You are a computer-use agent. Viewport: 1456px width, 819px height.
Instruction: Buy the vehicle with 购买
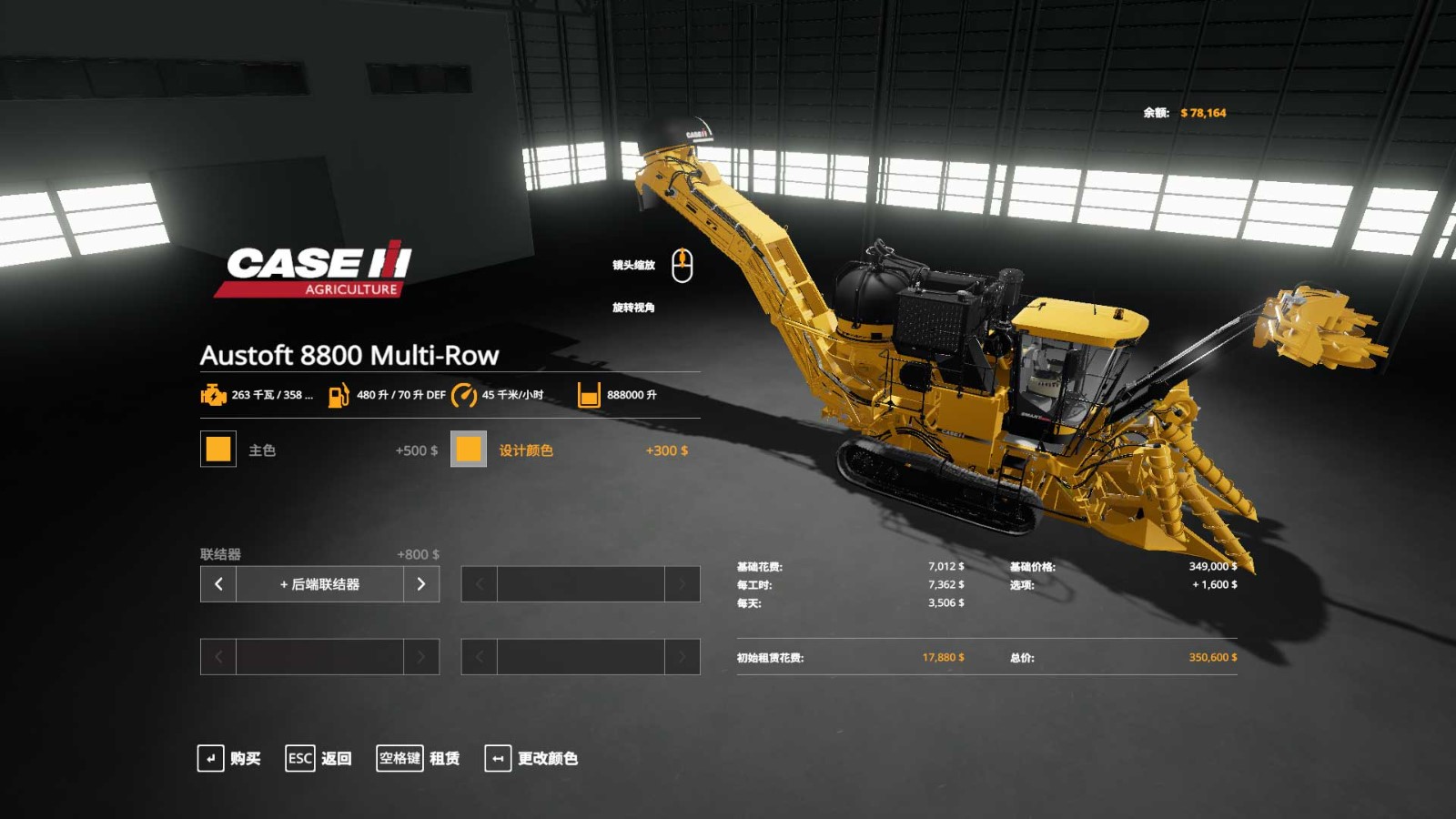click(229, 758)
